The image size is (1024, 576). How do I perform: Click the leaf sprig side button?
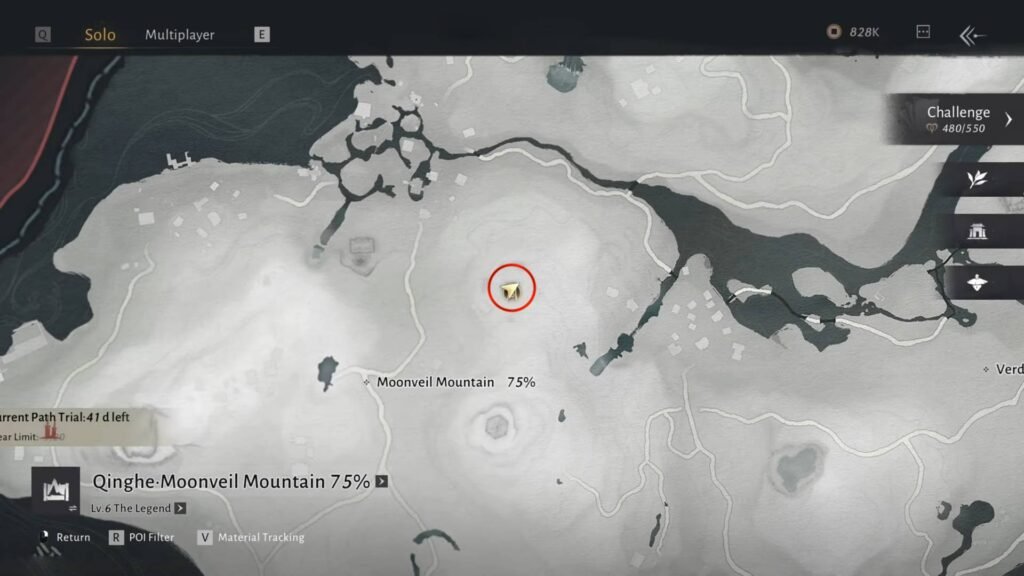tap(977, 179)
